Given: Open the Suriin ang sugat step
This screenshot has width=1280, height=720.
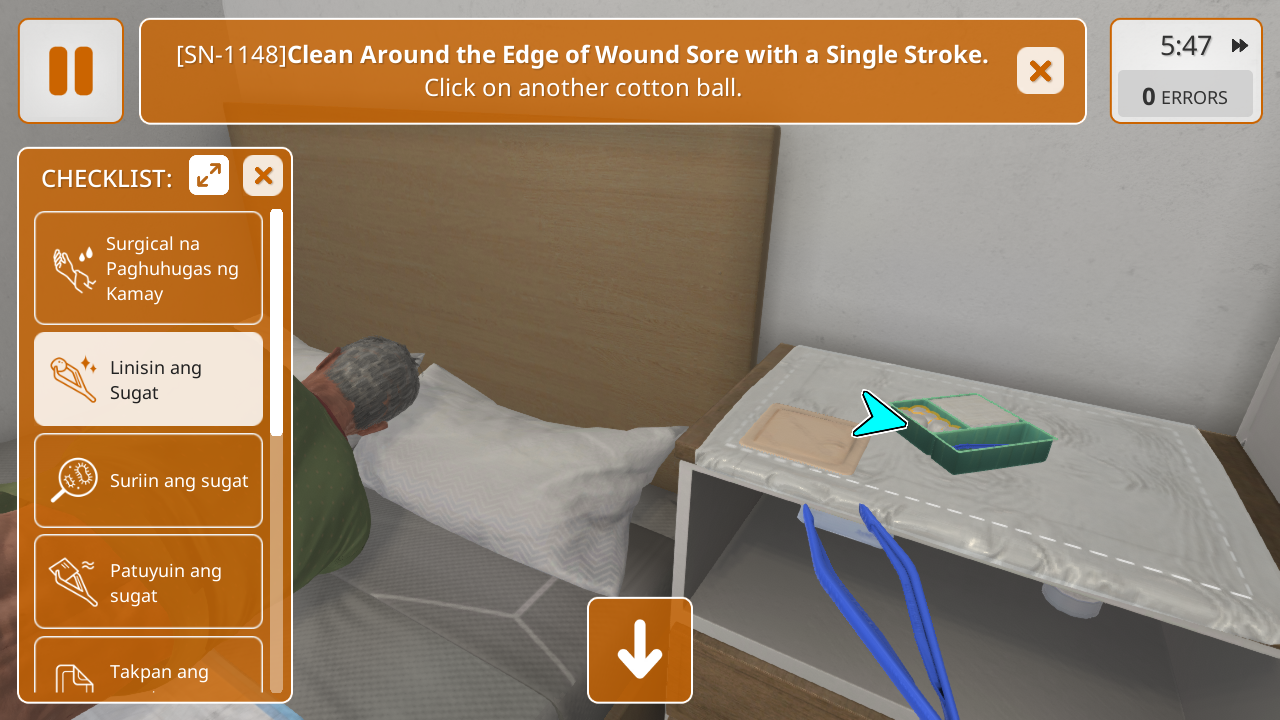Looking at the screenshot, I should 149,480.
